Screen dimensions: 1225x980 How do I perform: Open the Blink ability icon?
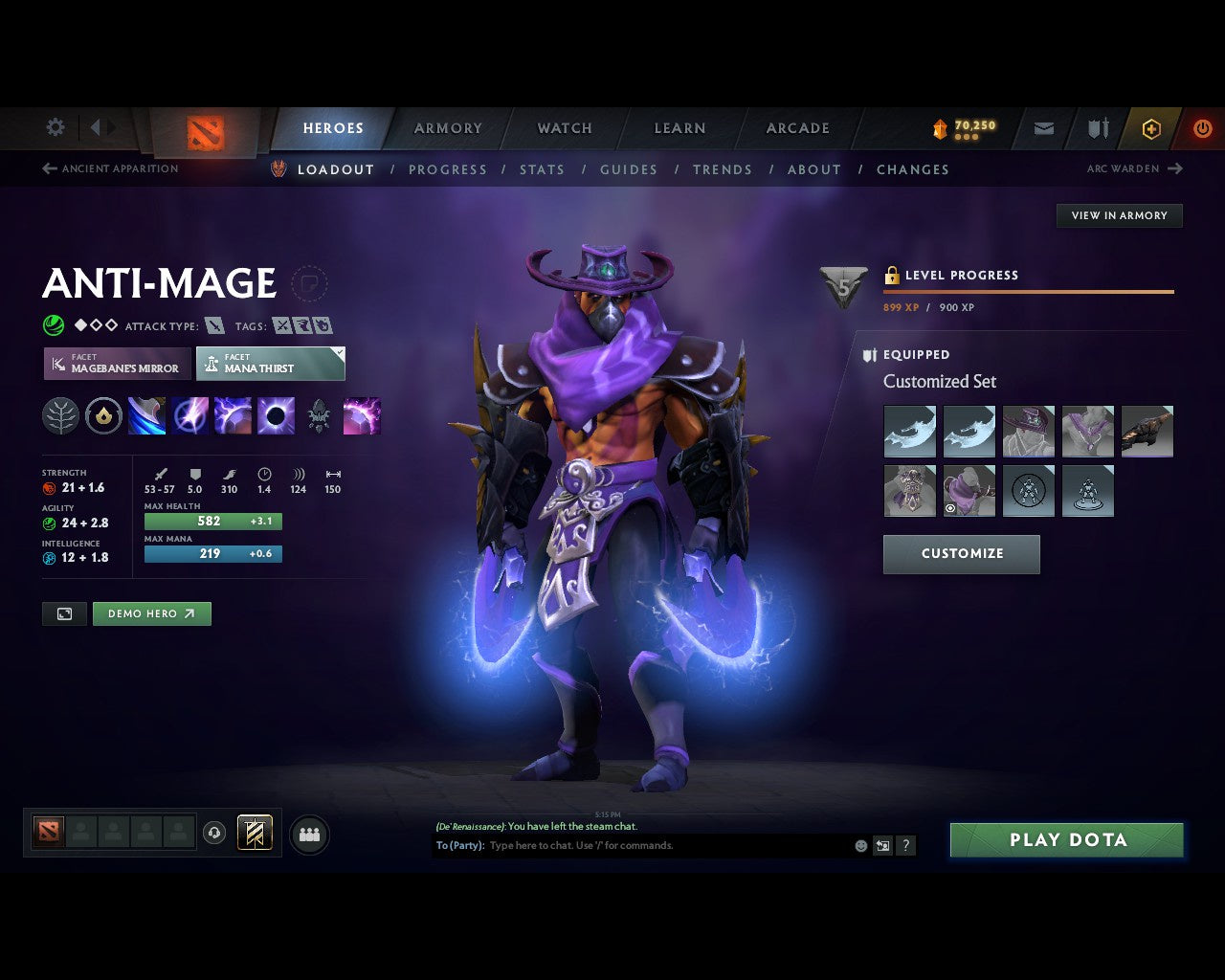(189, 414)
